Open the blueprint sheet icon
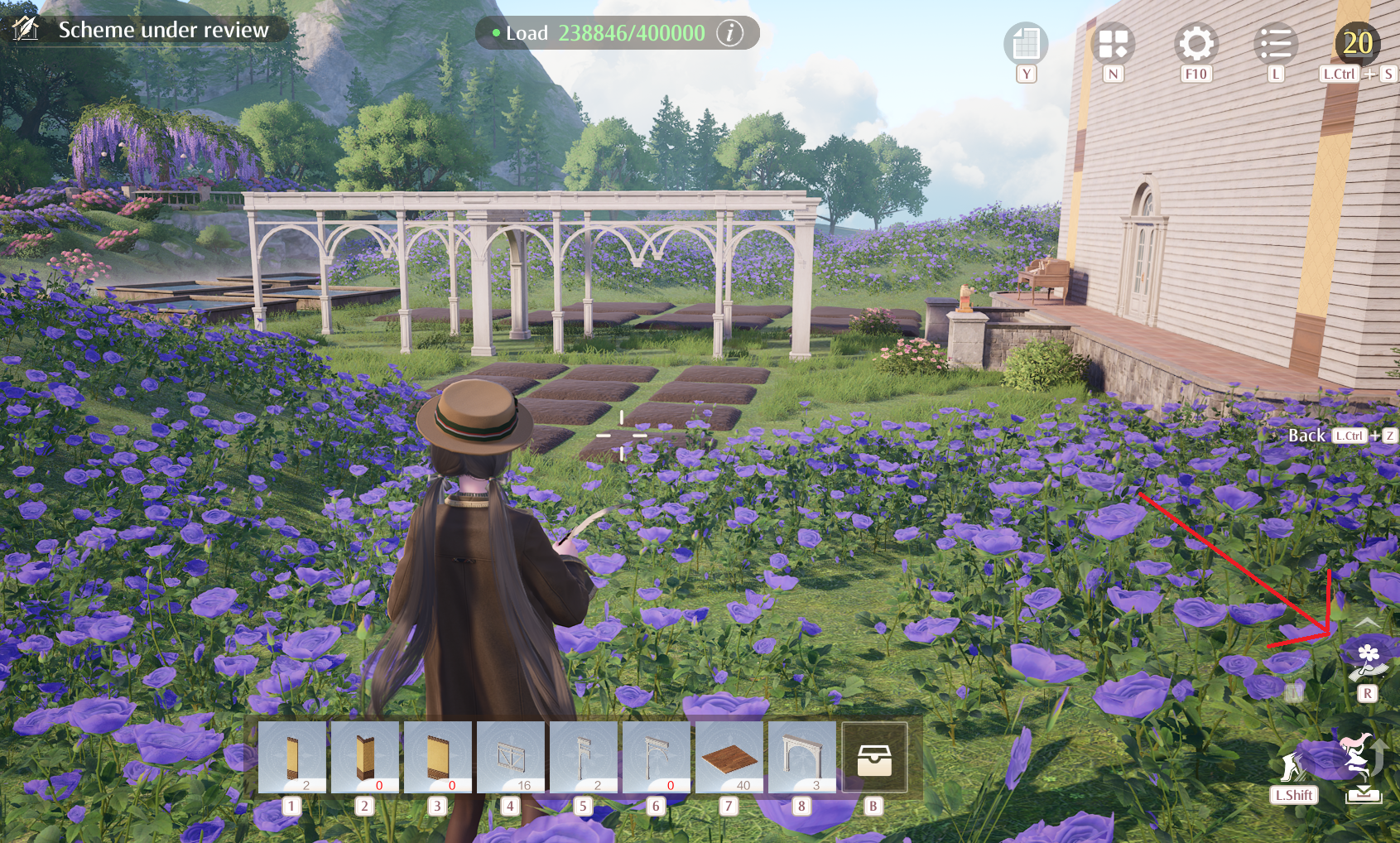The width and height of the screenshot is (1400, 843). 1026,43
